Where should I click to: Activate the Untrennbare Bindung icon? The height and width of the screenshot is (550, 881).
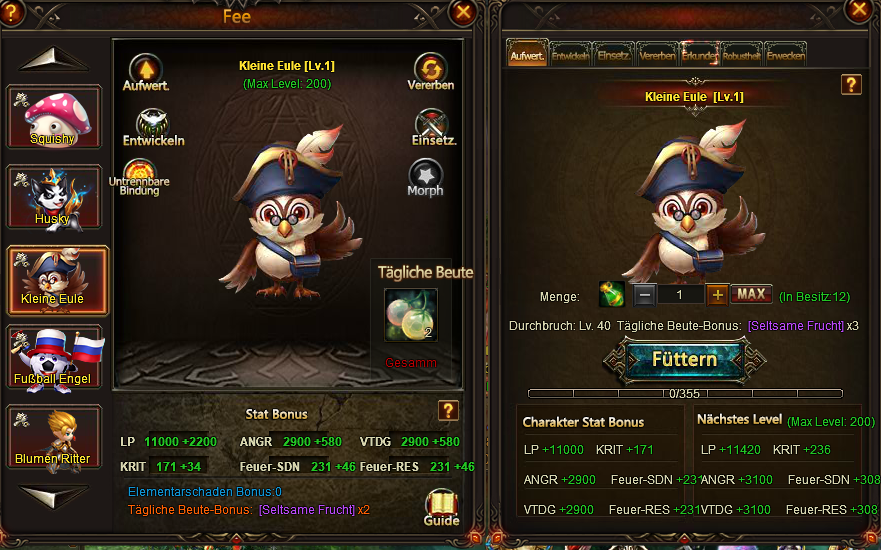coord(140,175)
